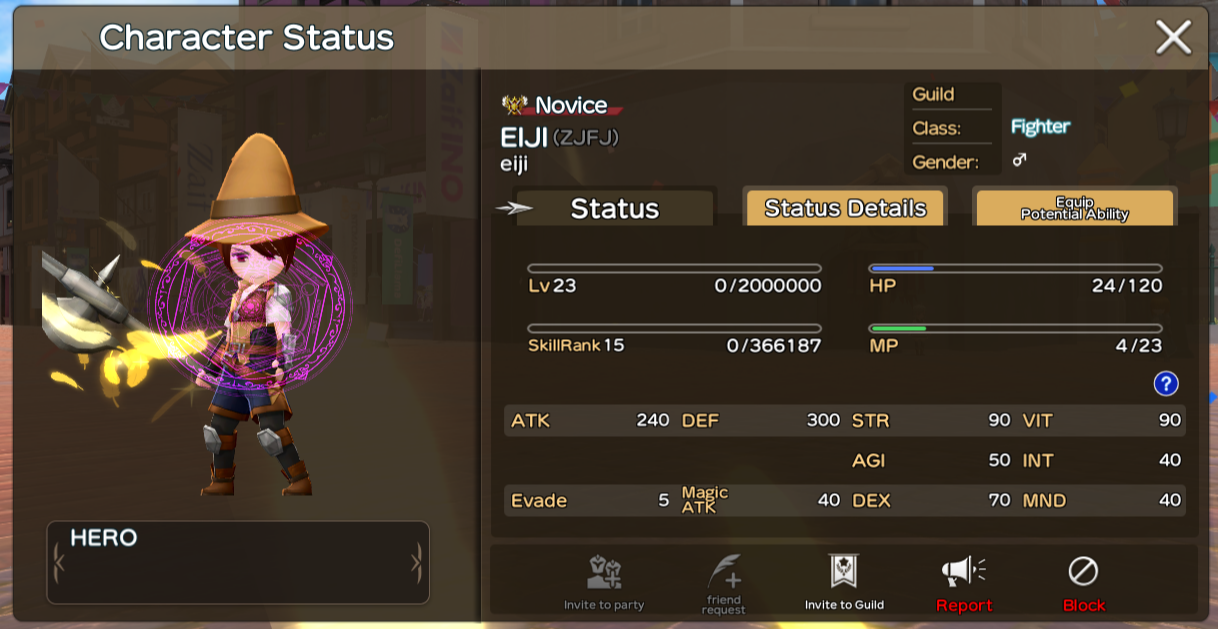
Task: Select the previous title with left arrow
Action: 59,563
